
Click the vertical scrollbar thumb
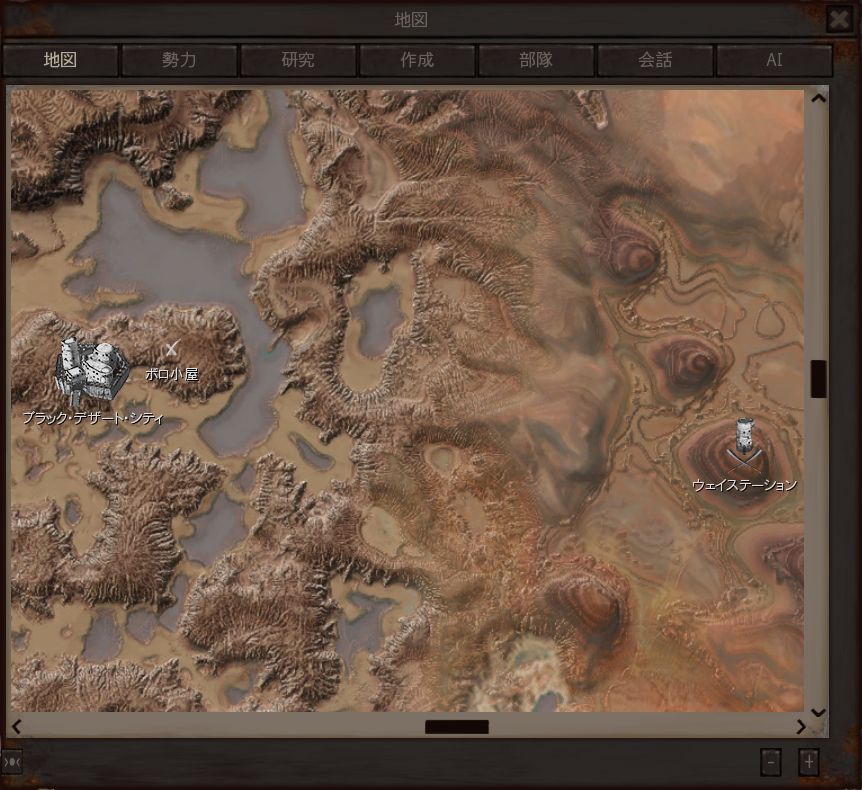tap(818, 378)
